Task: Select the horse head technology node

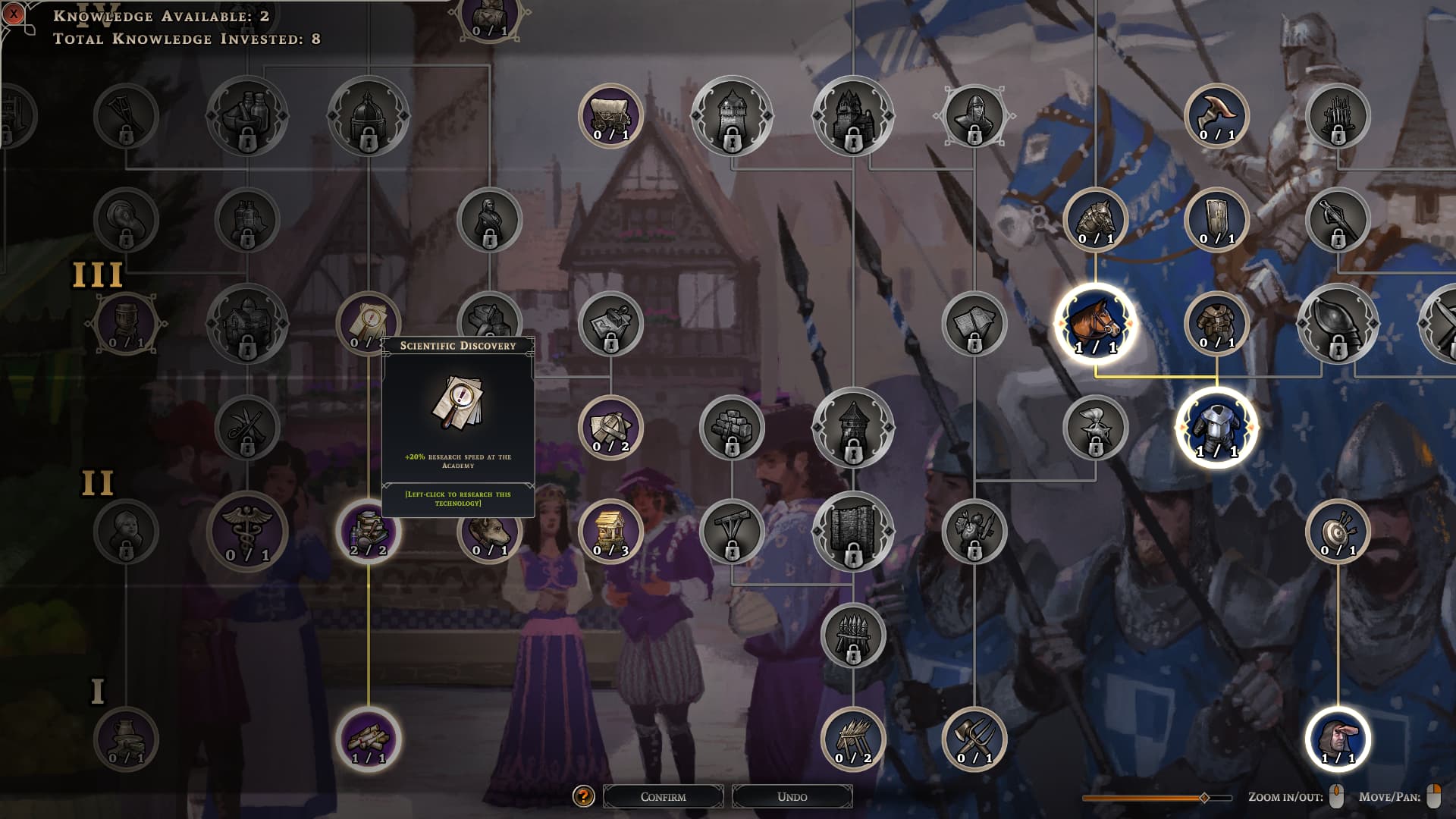Action: point(1095,324)
